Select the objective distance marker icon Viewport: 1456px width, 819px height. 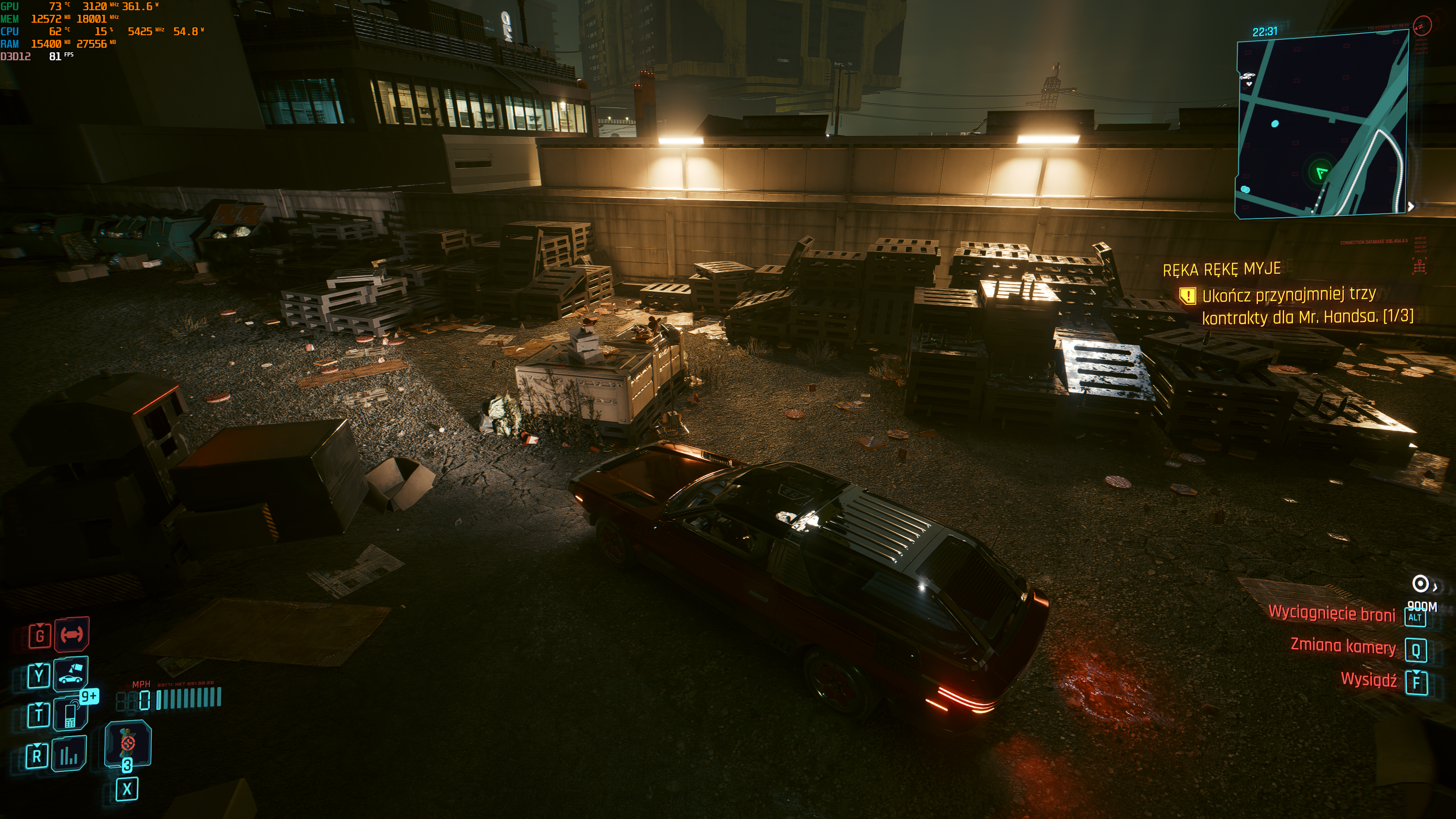coord(1420,584)
